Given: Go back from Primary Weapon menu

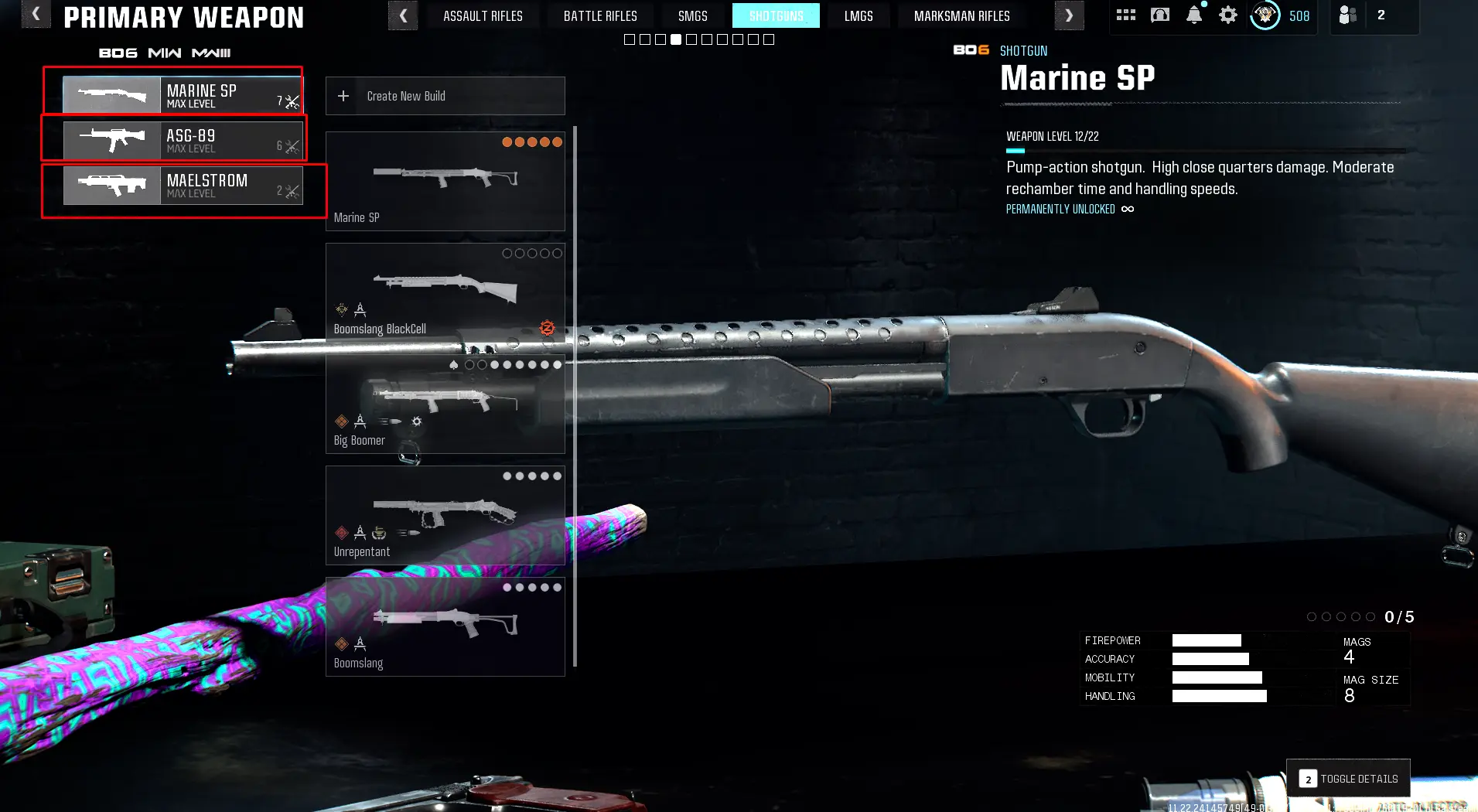Looking at the screenshot, I should (x=36, y=15).
